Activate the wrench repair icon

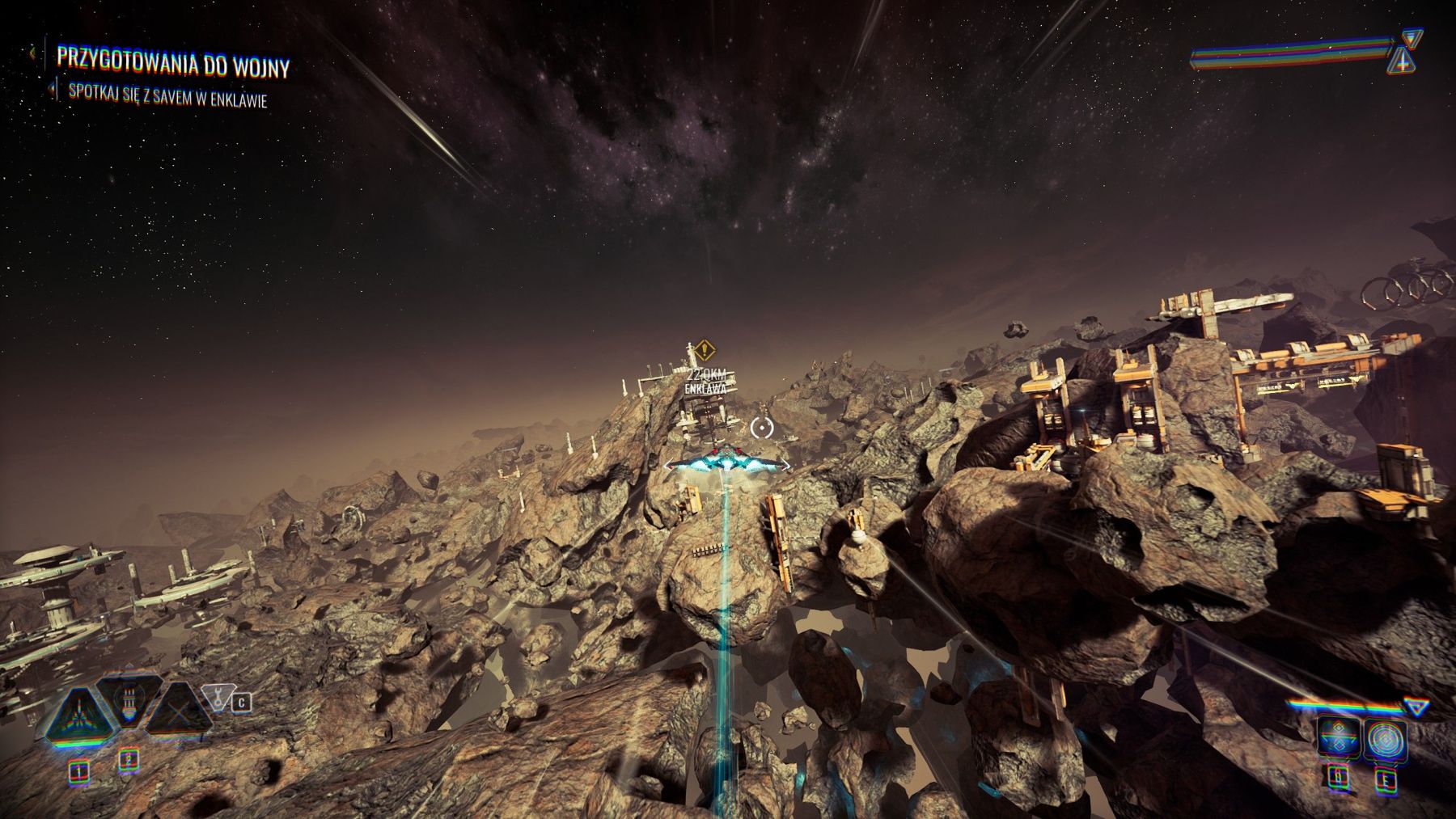(217, 696)
